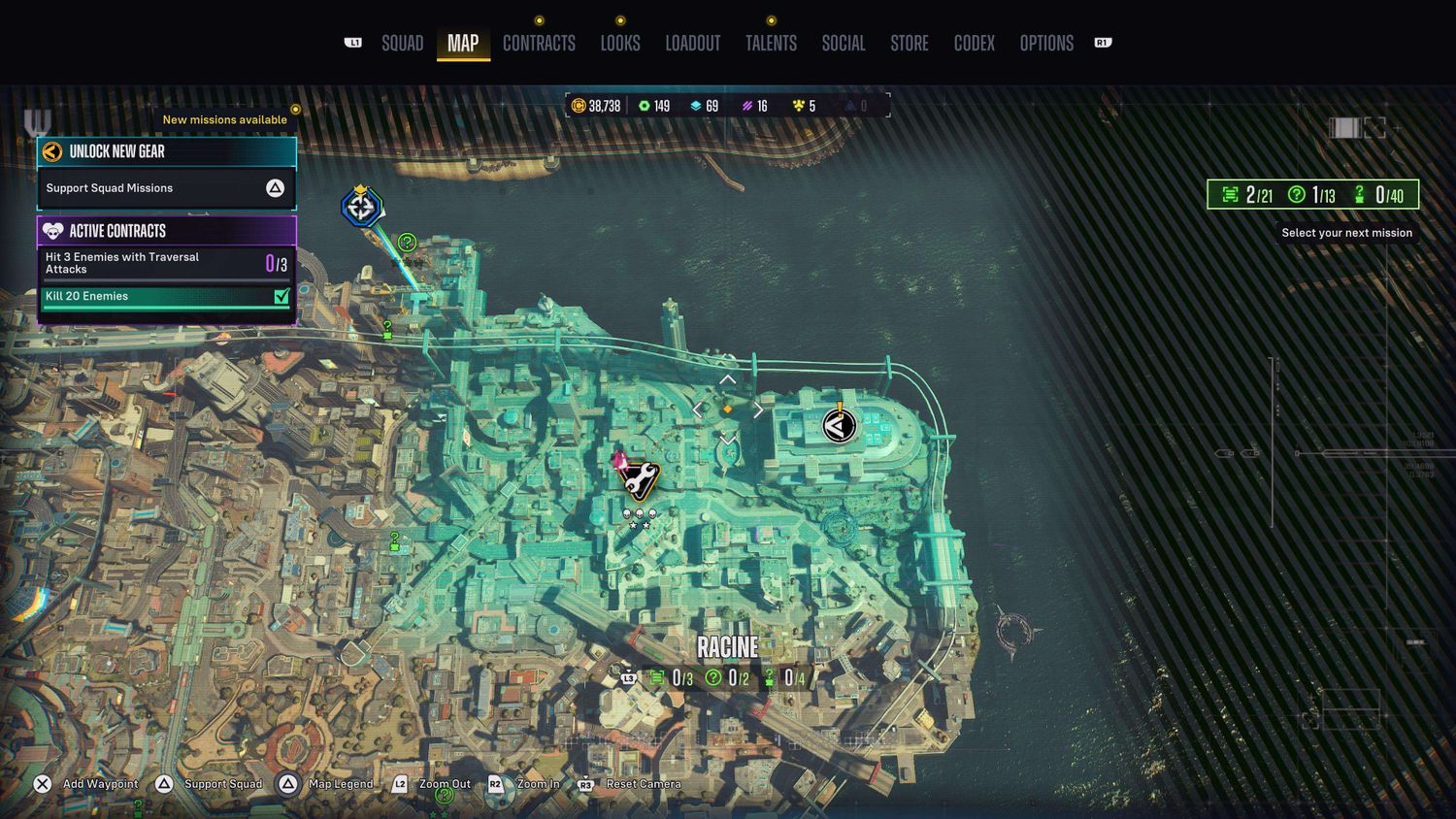Go to the Looks tab
This screenshot has height=819, width=1456.
[620, 43]
